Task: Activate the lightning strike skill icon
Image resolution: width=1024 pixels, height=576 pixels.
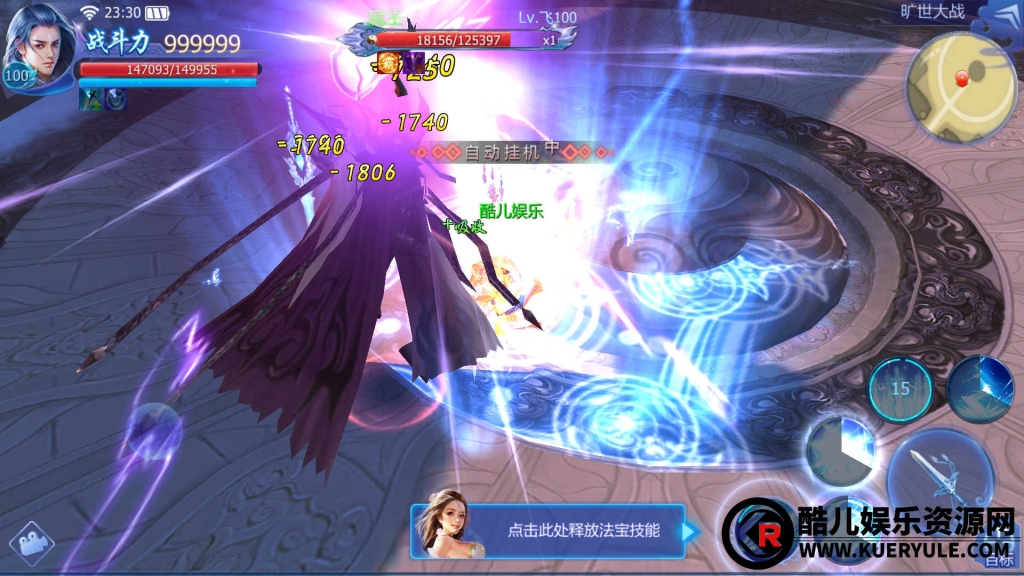Action: click(x=980, y=388)
